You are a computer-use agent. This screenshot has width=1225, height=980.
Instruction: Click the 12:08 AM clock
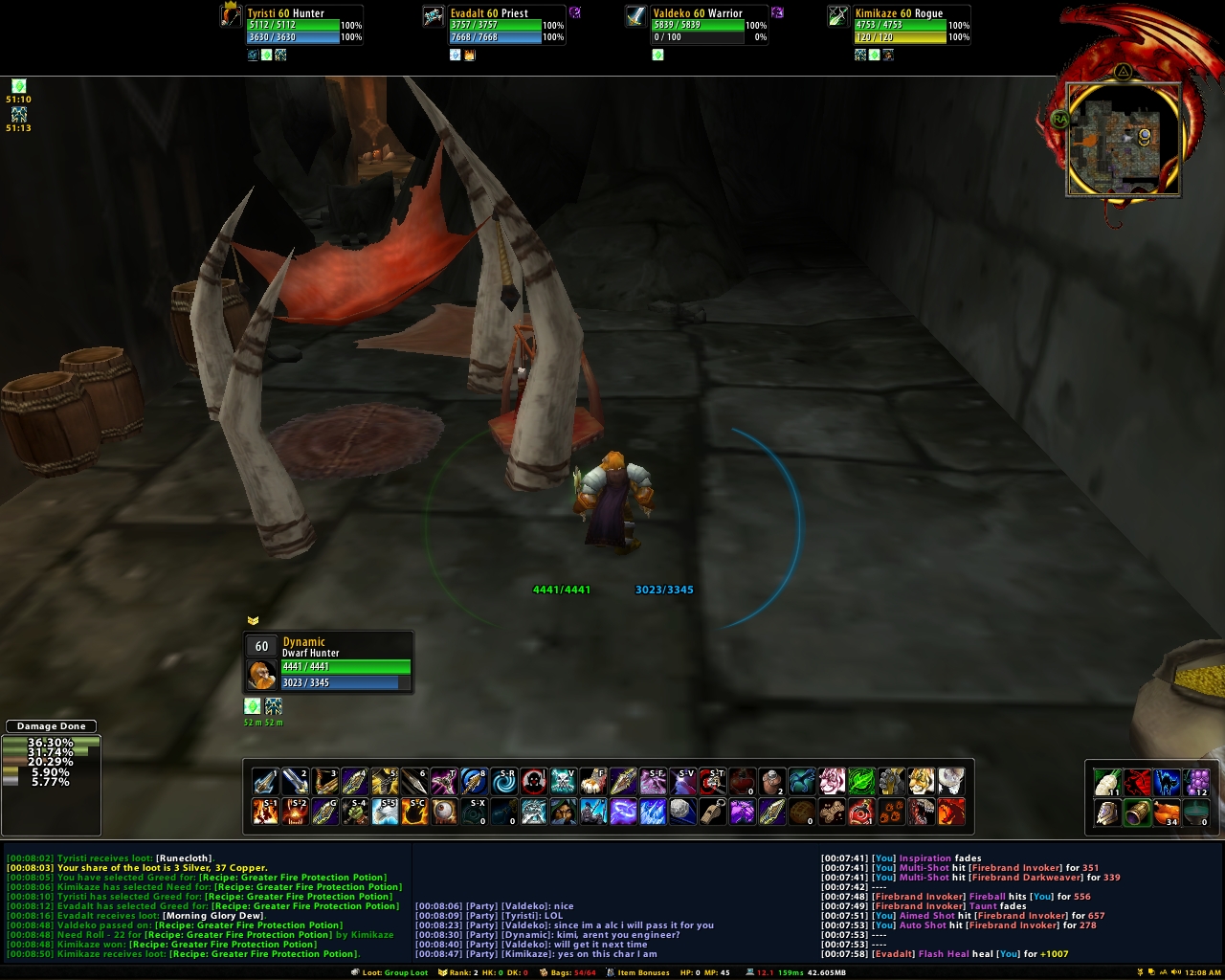[1202, 972]
